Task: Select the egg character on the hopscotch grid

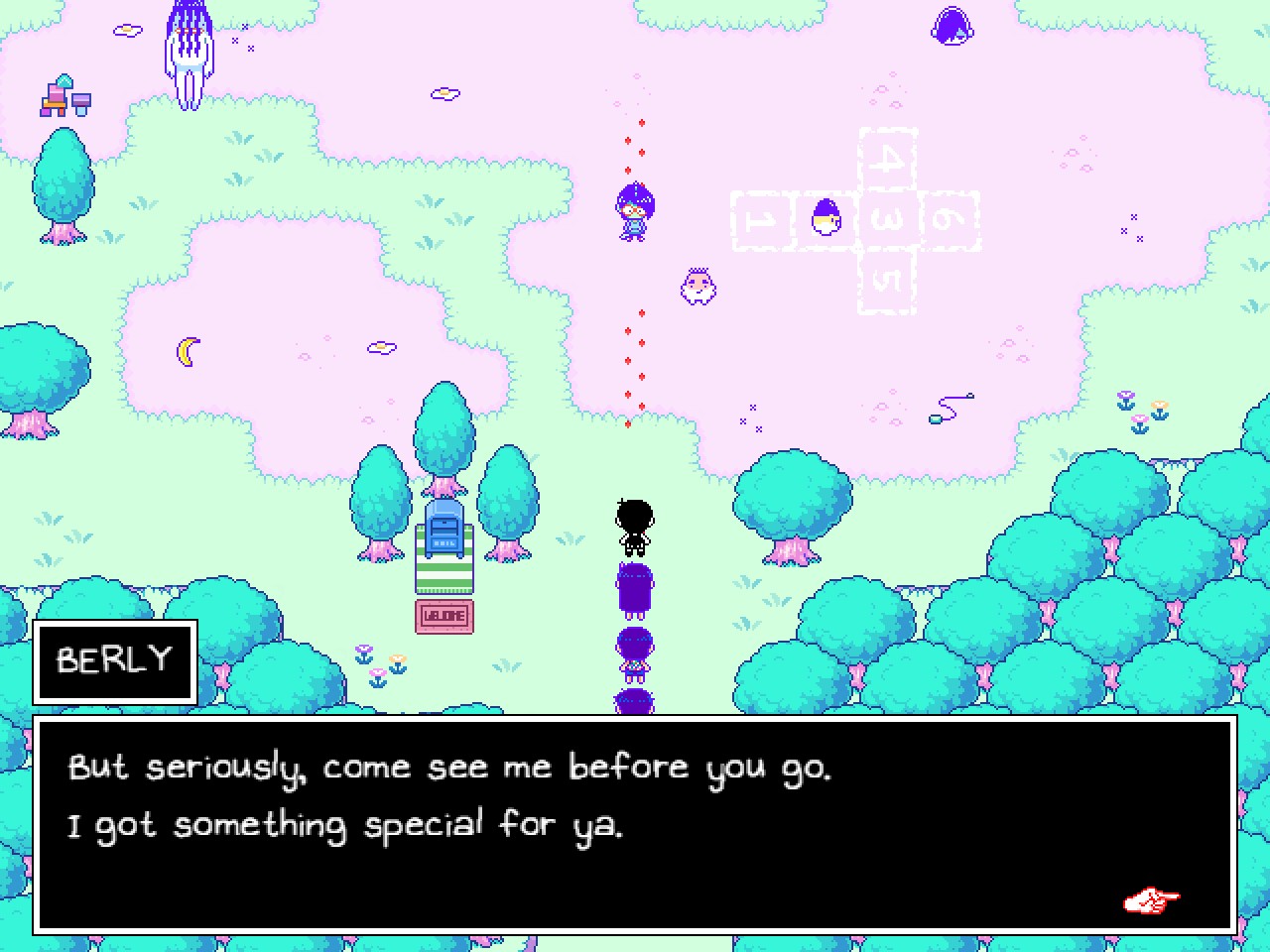Action: click(825, 218)
